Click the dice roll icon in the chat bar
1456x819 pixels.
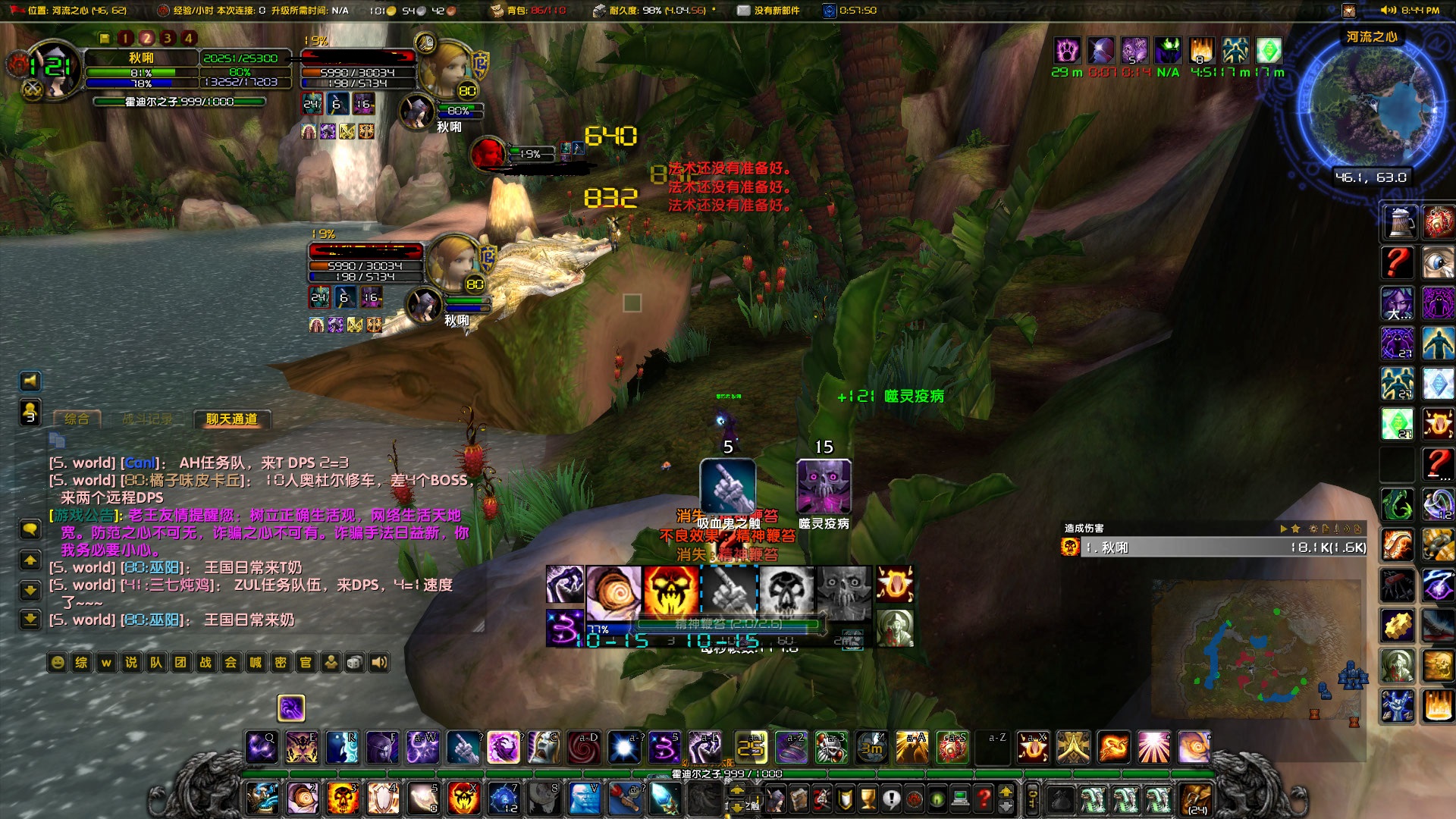[353, 662]
